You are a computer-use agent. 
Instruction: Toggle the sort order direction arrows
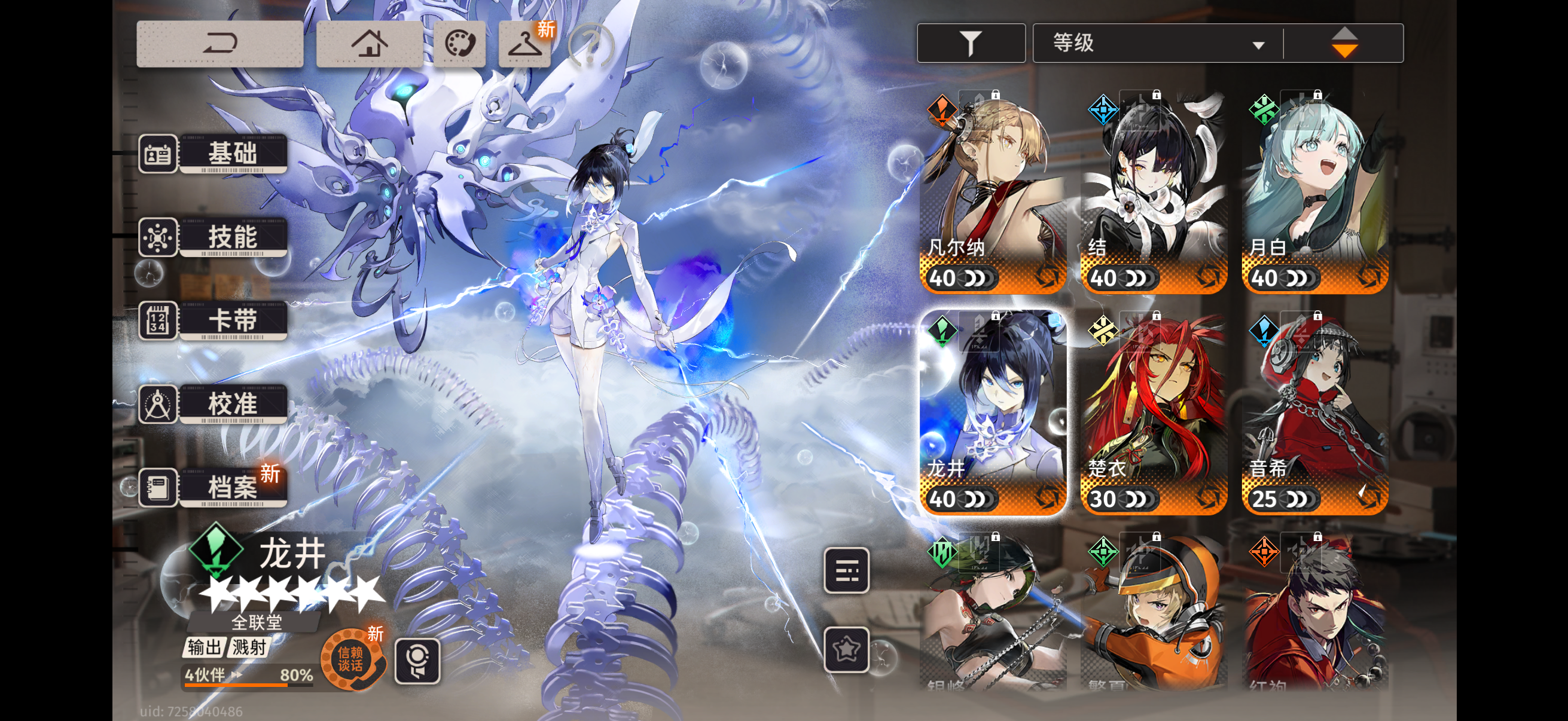[x=1345, y=42]
